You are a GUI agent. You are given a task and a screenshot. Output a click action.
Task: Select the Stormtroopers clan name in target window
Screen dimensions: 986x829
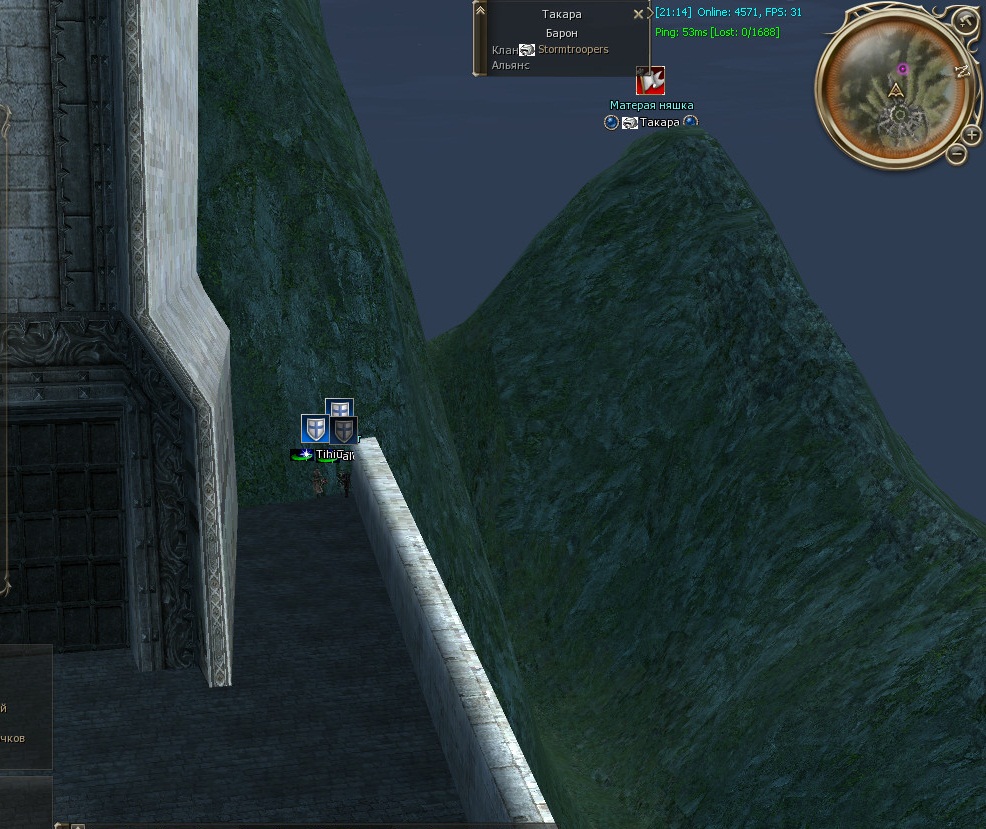[x=573, y=49]
